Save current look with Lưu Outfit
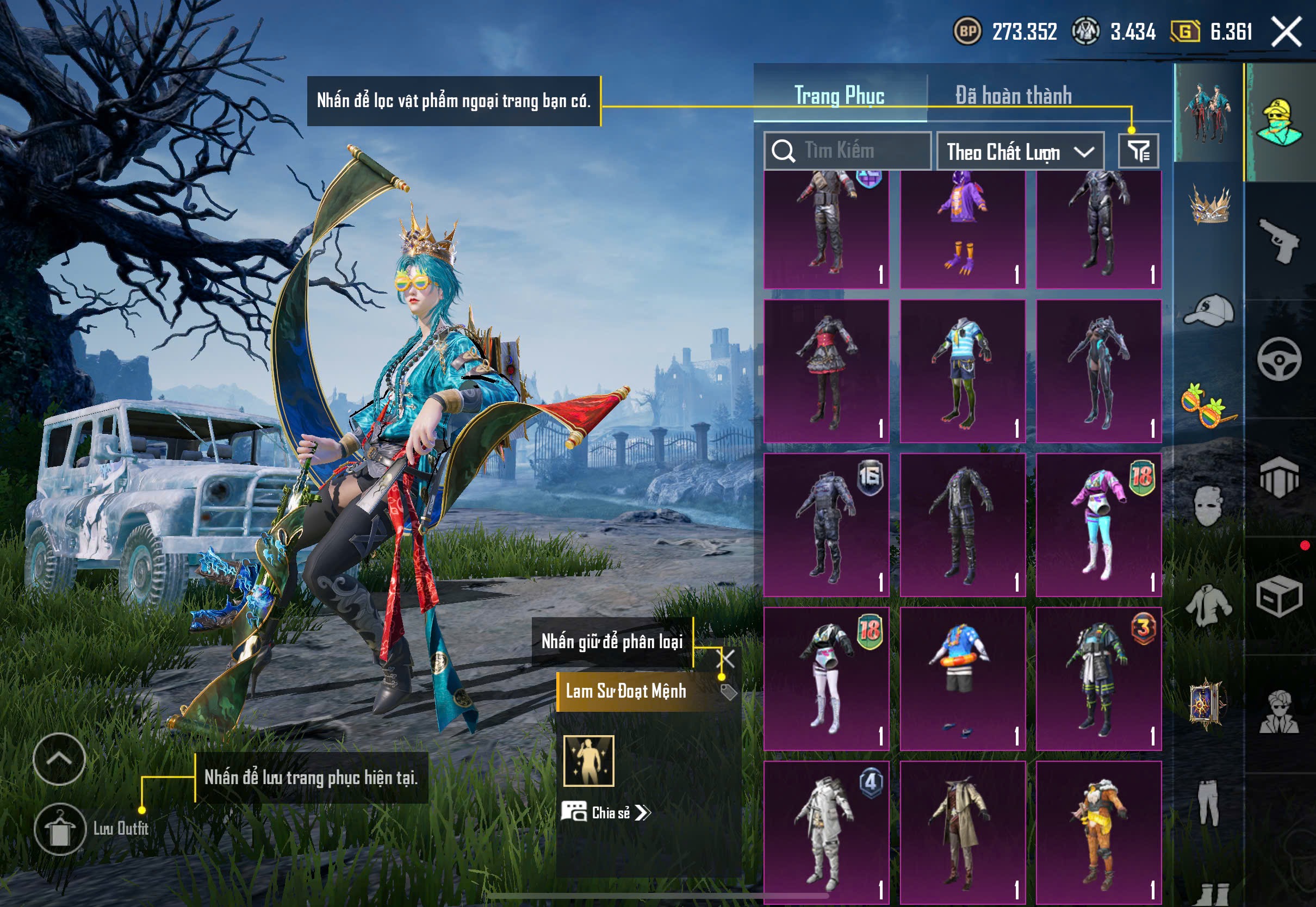 (60, 829)
